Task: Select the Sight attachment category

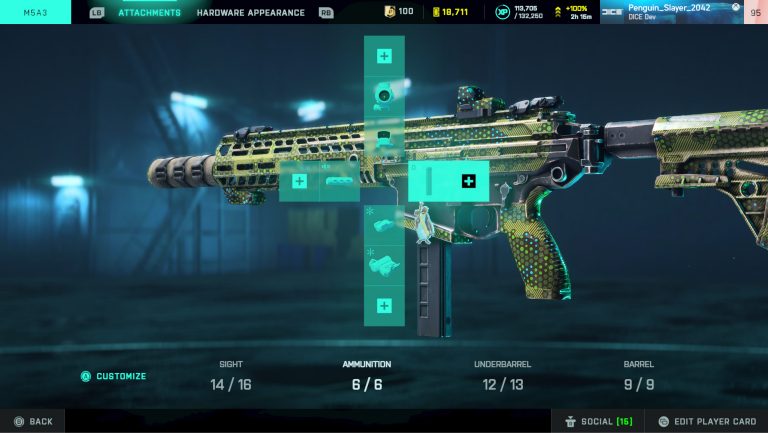Action: pyautogui.click(x=231, y=376)
